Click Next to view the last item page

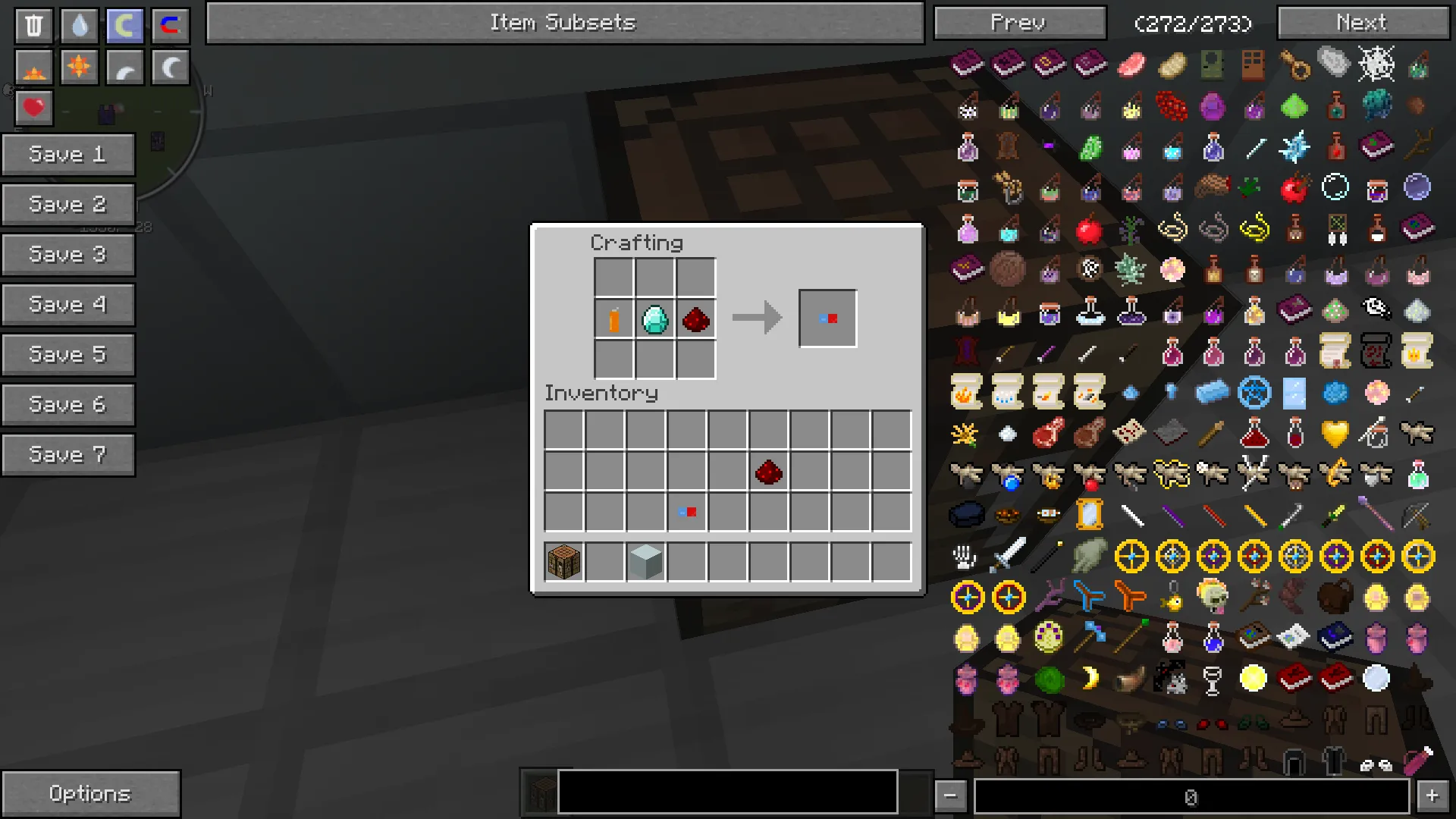tap(1362, 22)
